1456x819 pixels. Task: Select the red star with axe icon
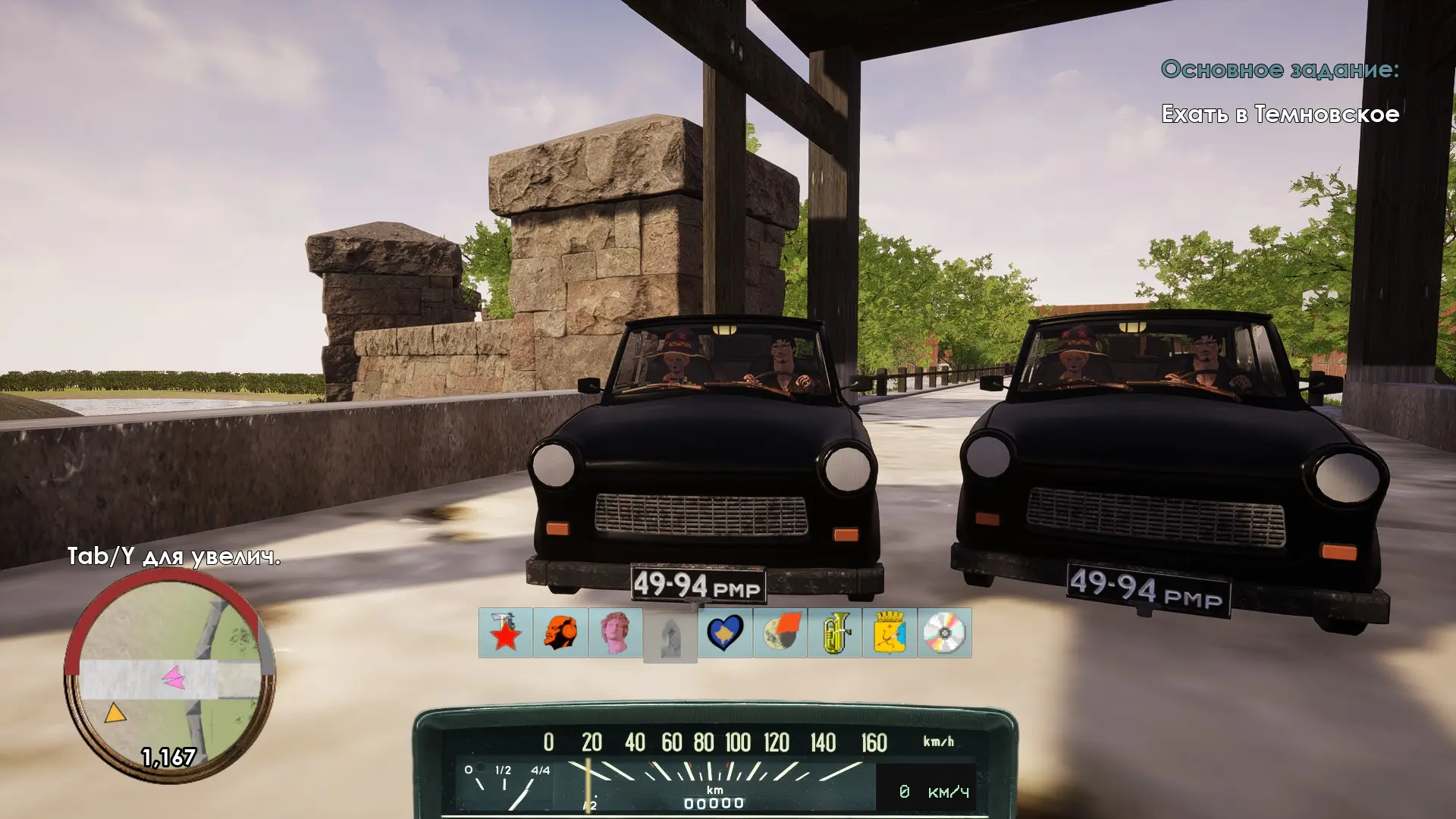(x=506, y=633)
